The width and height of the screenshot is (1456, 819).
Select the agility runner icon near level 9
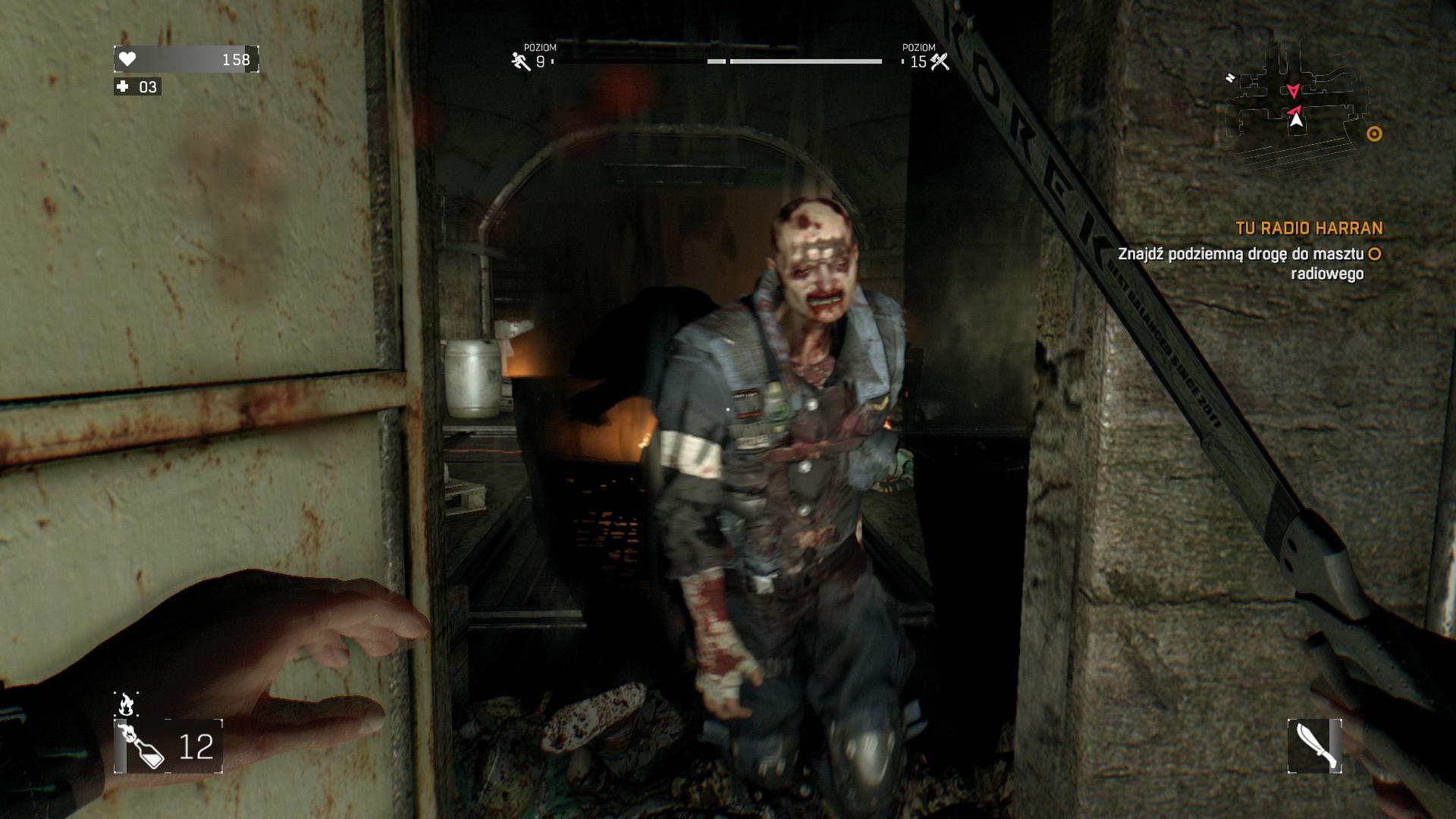pyautogui.click(x=519, y=61)
